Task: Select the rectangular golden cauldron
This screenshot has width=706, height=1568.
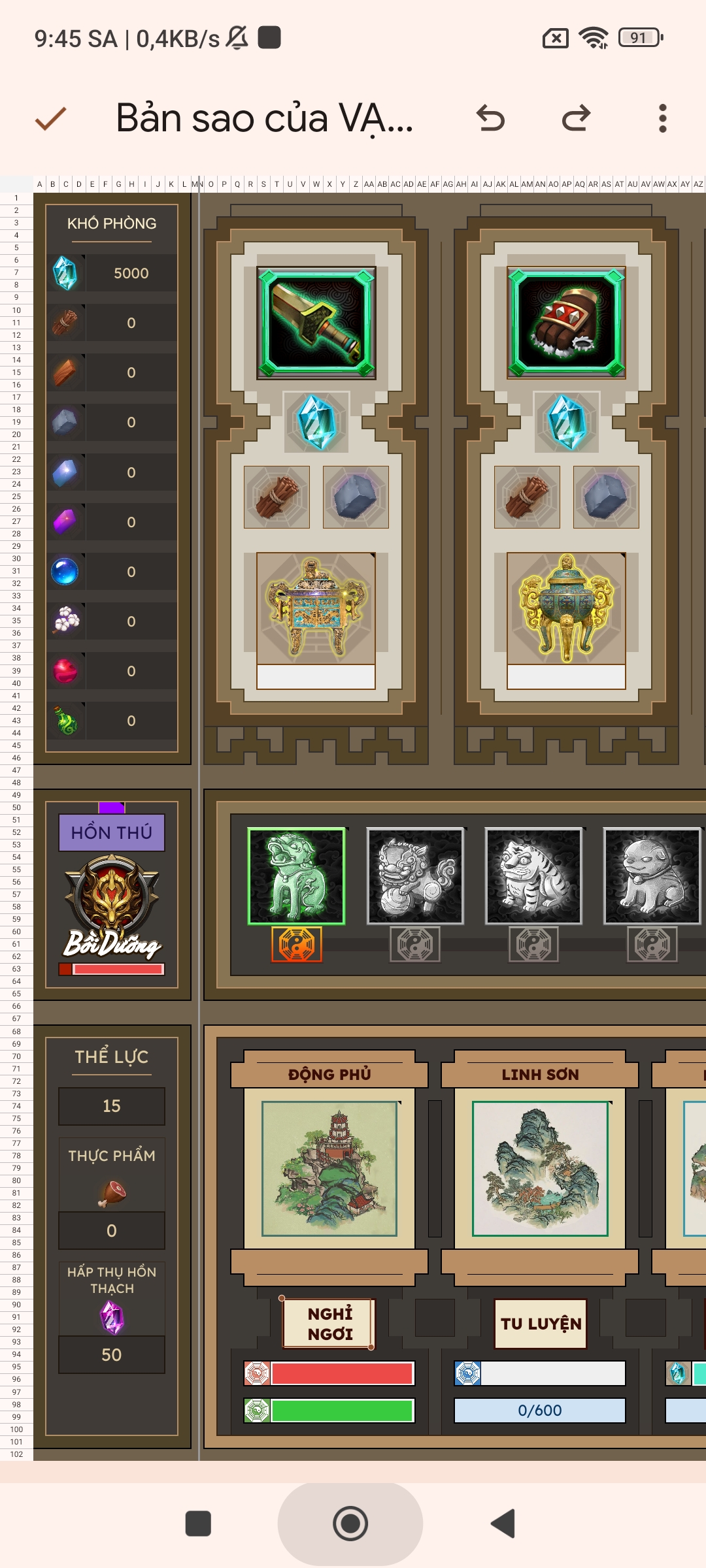Action: 316,608
